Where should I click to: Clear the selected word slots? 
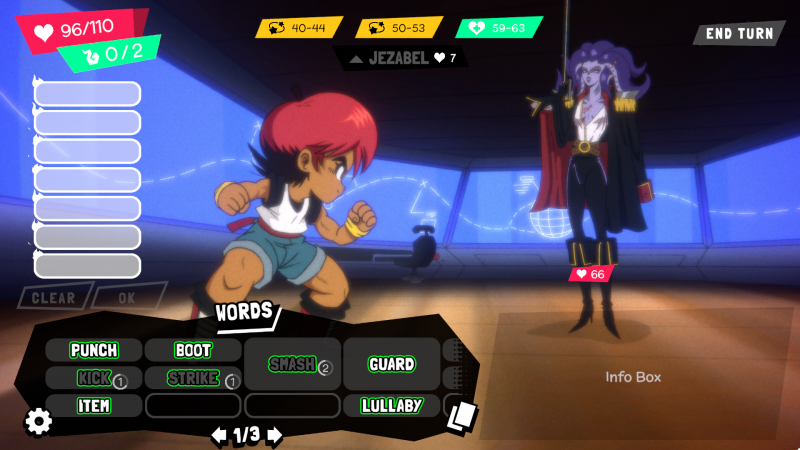coord(53,297)
